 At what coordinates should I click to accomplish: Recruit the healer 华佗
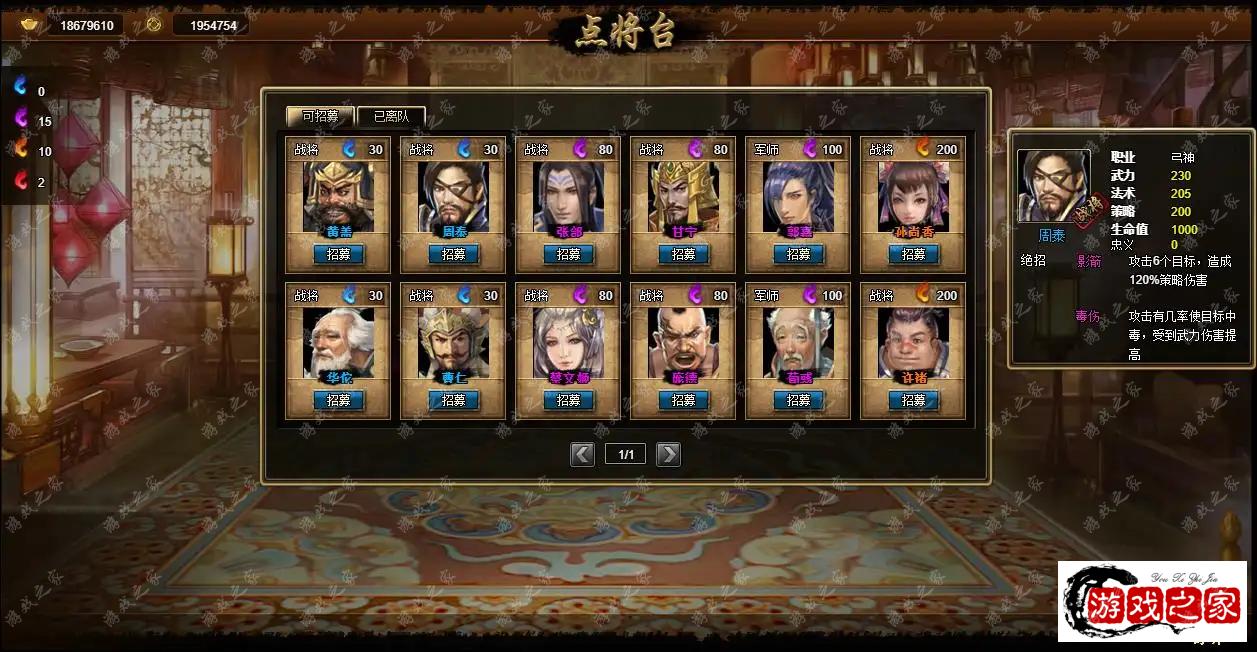pos(338,400)
